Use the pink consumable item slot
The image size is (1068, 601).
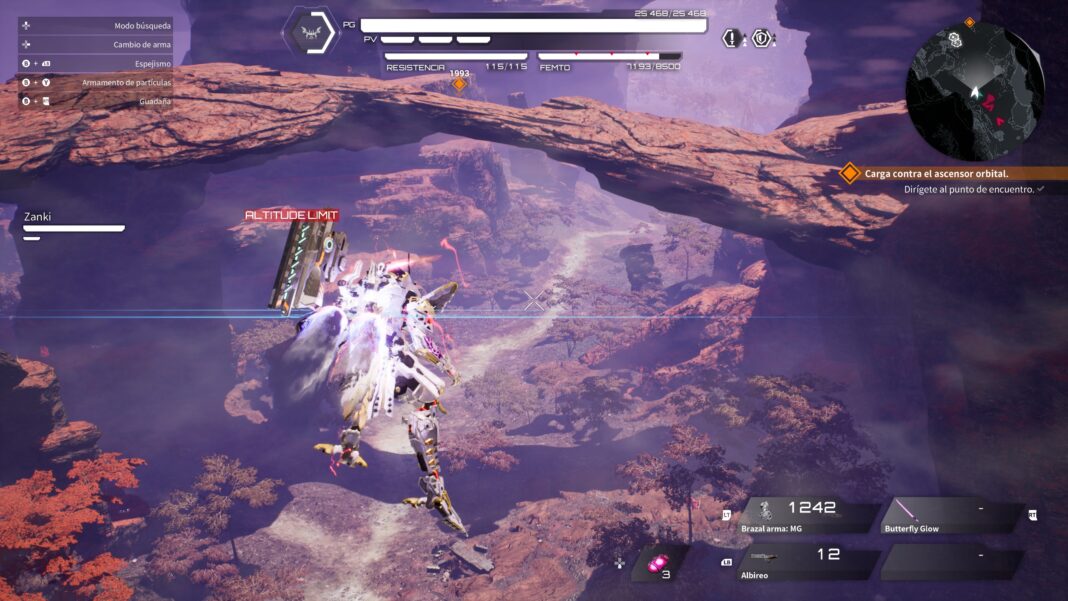[657, 565]
